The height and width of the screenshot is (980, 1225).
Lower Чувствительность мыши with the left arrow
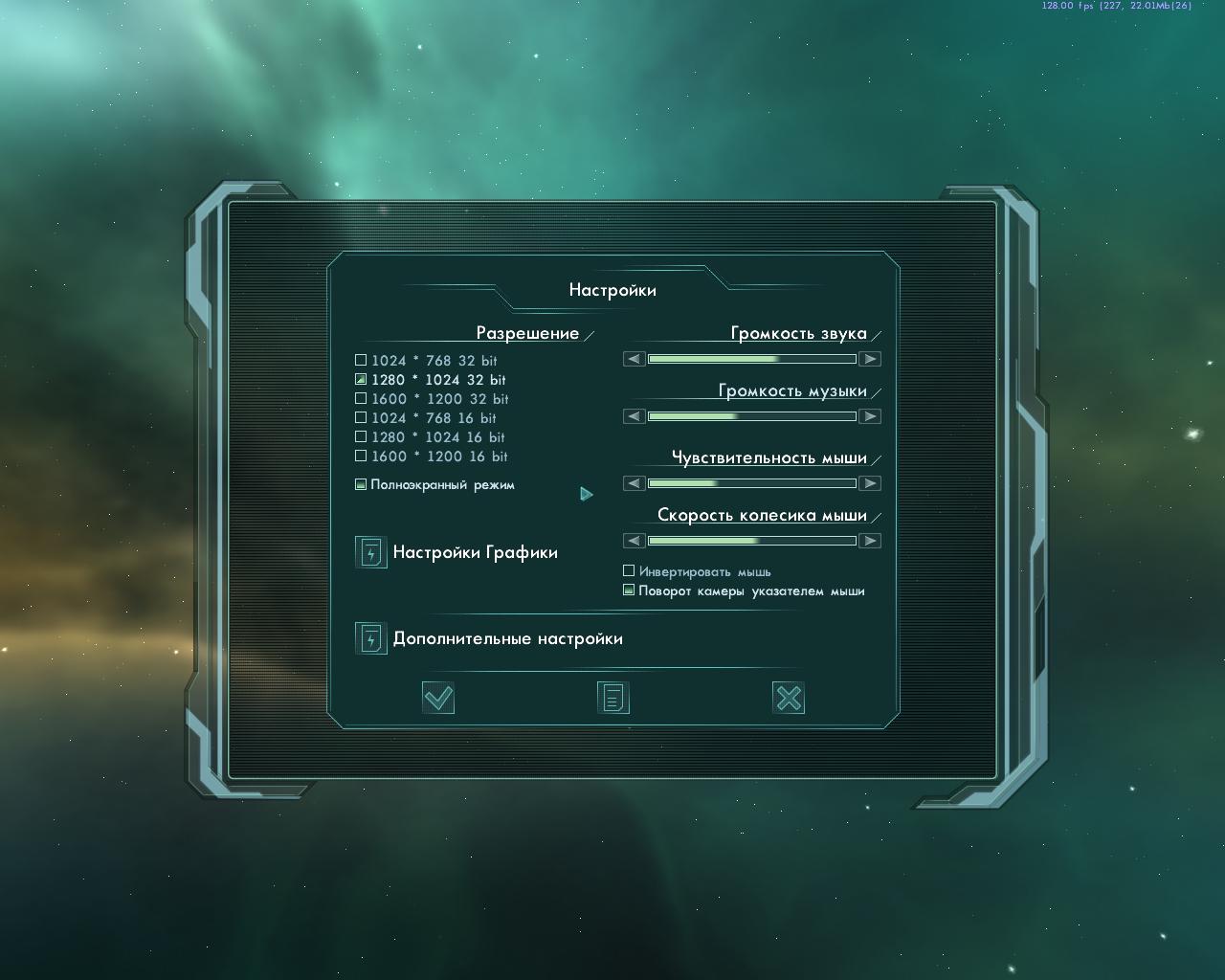[x=635, y=483]
